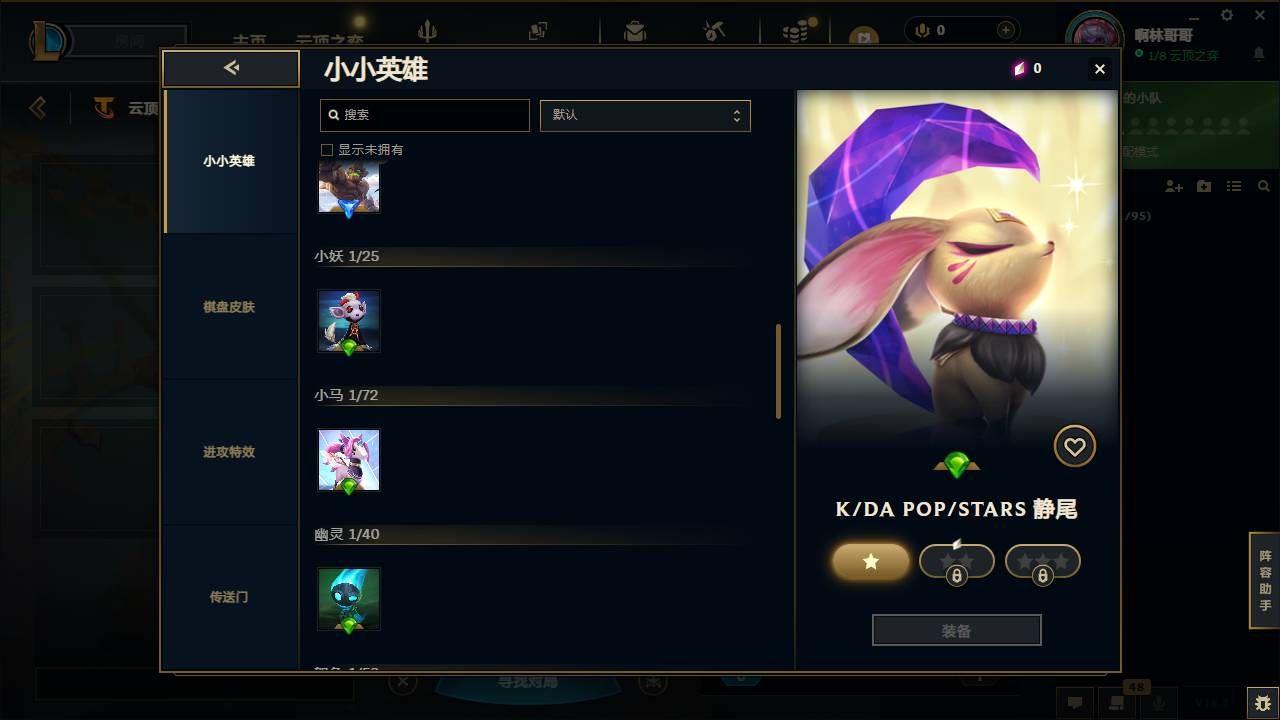Switch to the 传送门 tab
Image resolution: width=1280 pixels, height=720 pixels.
231,596
